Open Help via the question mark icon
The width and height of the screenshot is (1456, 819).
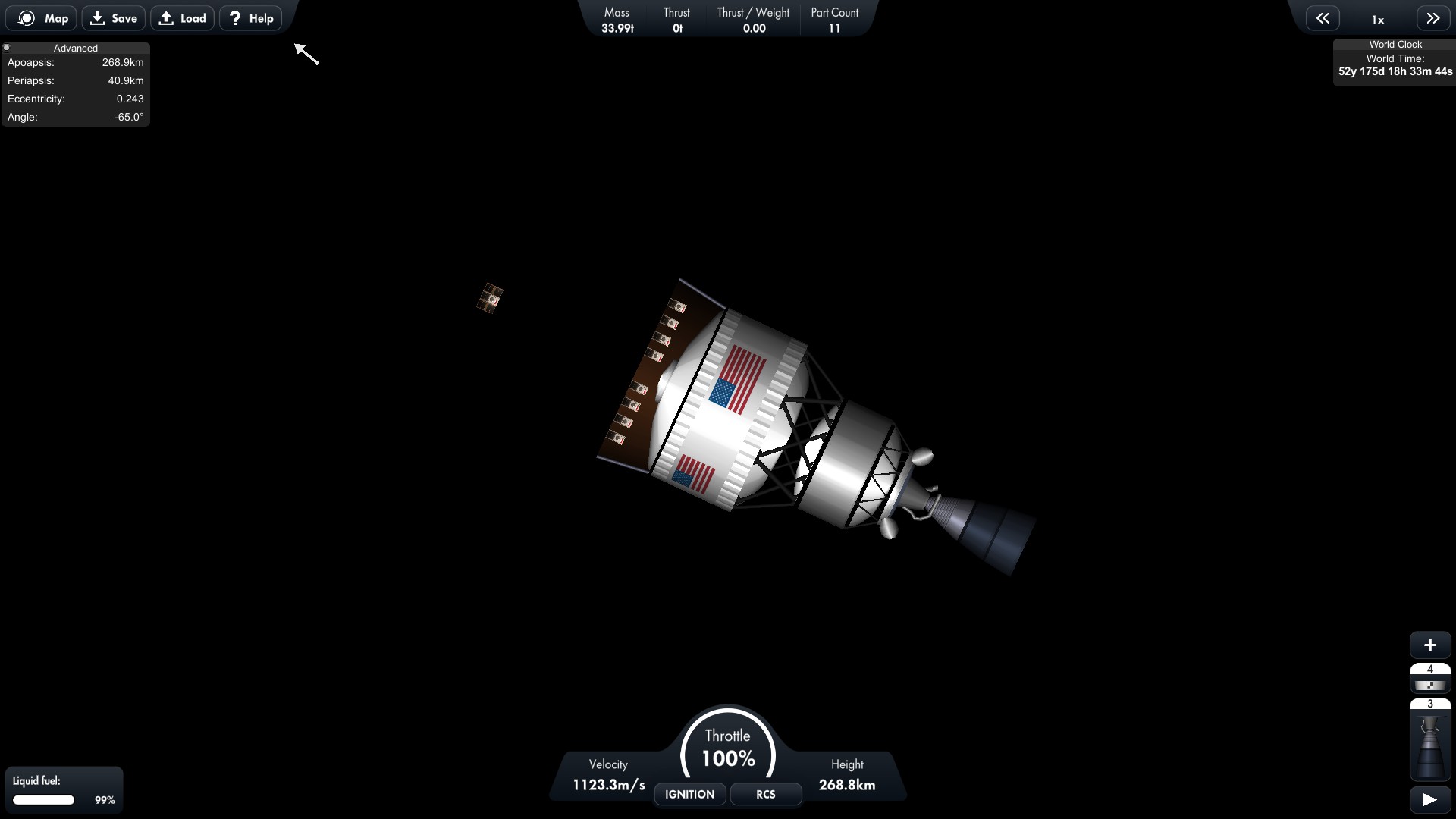(x=234, y=17)
